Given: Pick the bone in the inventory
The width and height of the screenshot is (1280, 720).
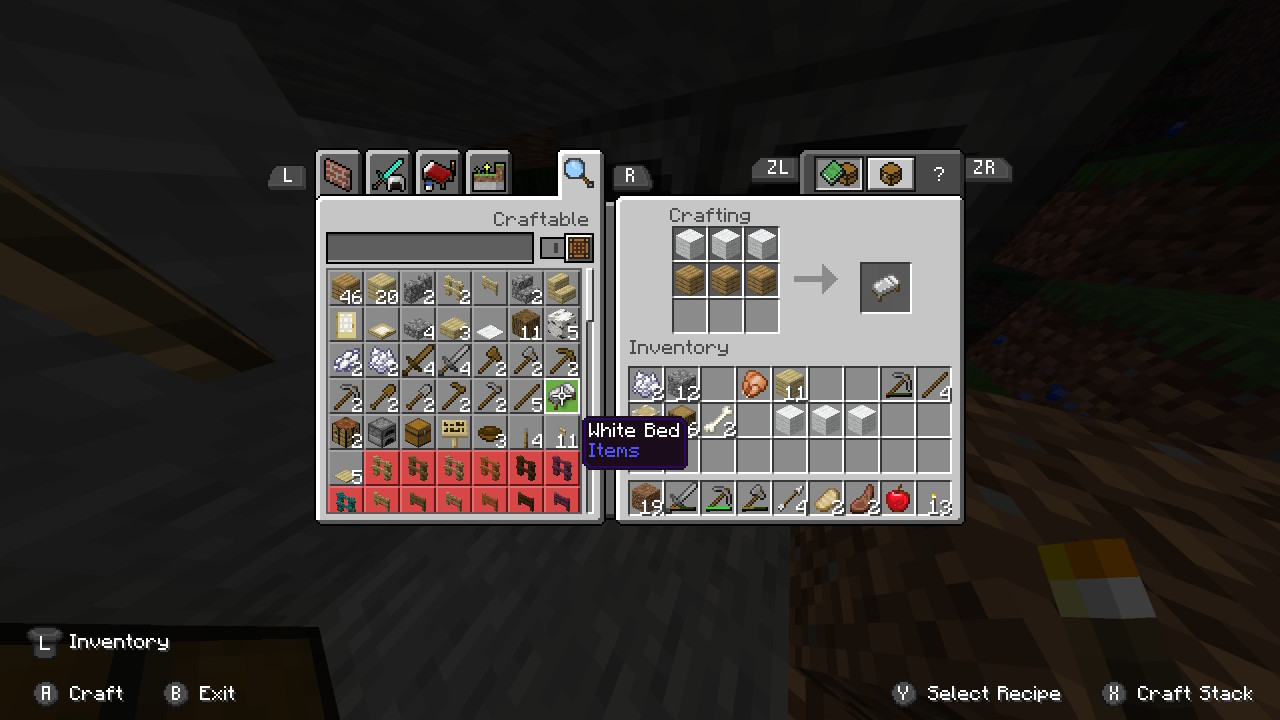Looking at the screenshot, I should click(717, 420).
